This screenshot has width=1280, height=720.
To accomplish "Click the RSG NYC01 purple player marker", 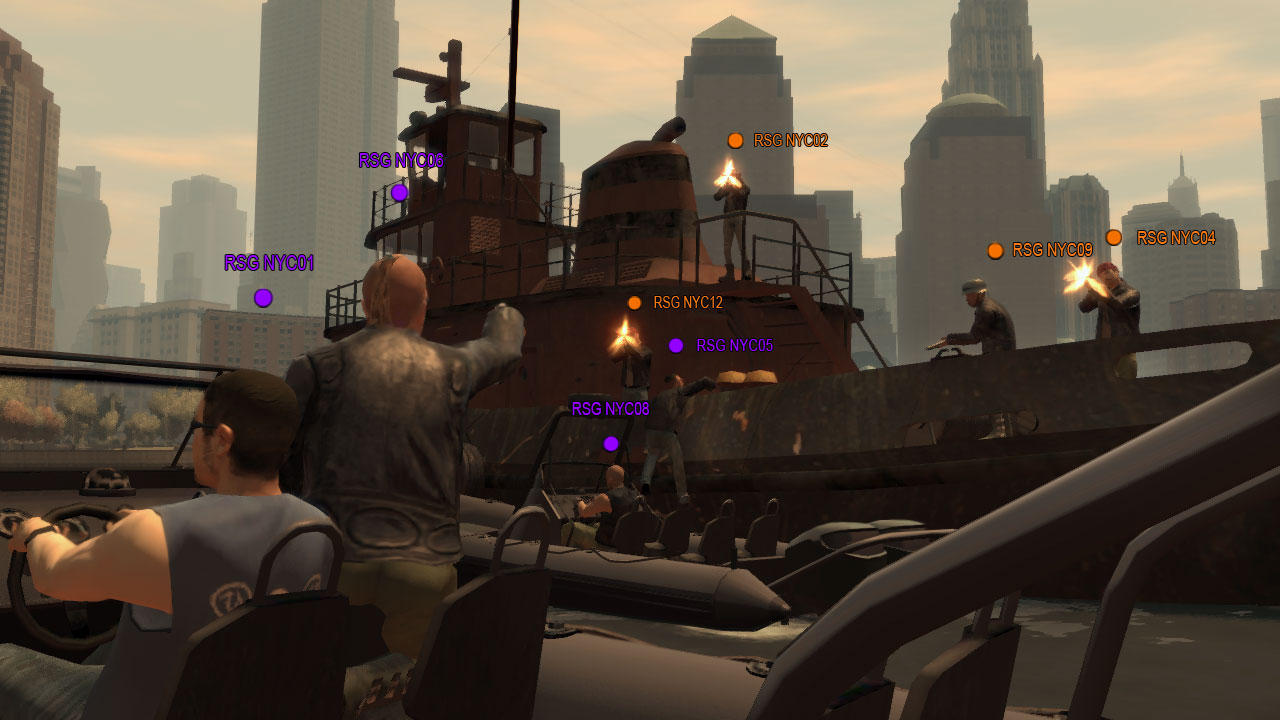I will (263, 297).
